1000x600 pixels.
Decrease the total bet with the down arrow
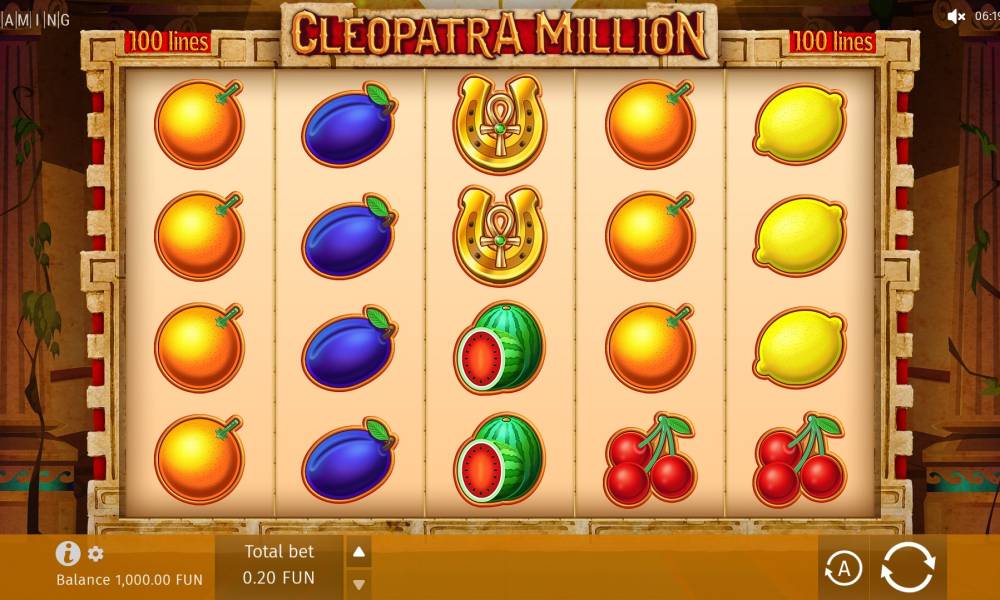359,583
